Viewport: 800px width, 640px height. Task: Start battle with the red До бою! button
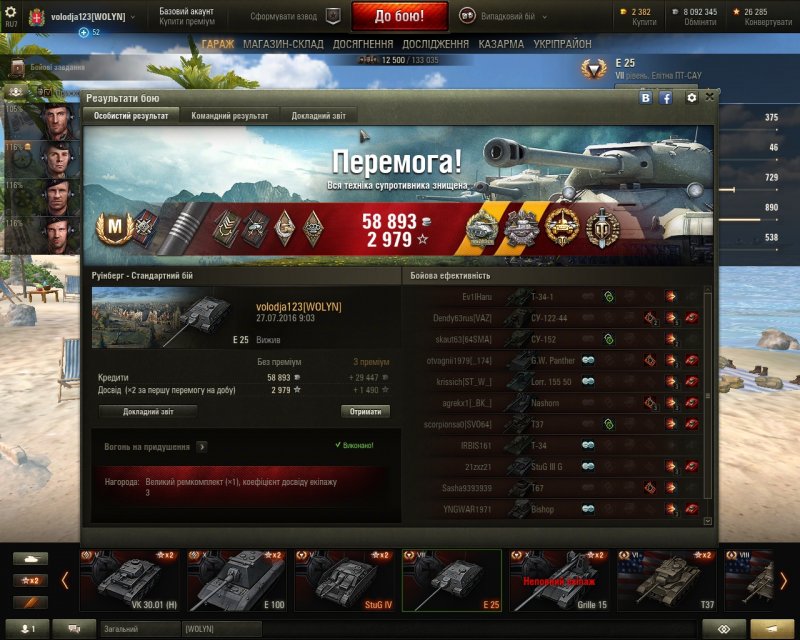(x=399, y=16)
